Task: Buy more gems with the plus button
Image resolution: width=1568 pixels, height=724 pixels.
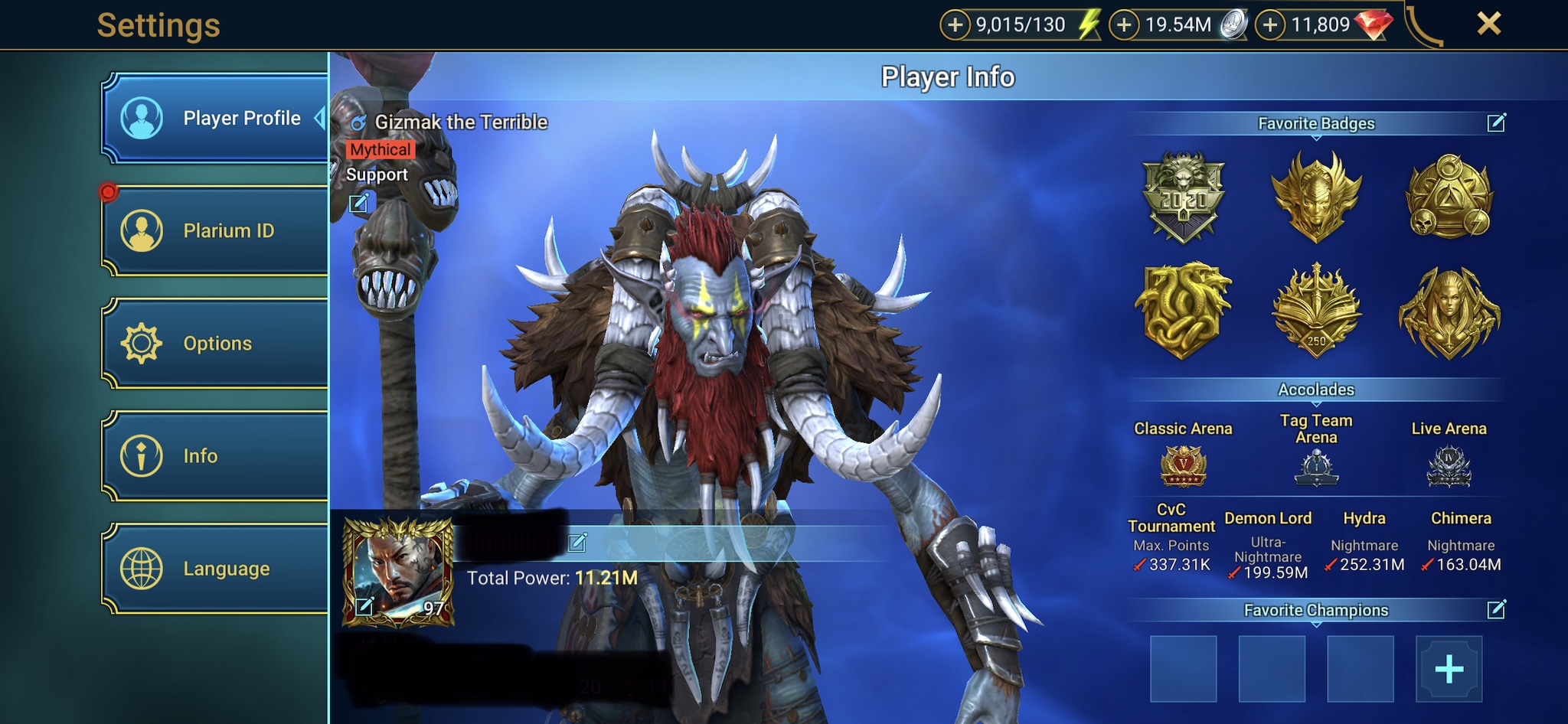Action: (1270, 24)
